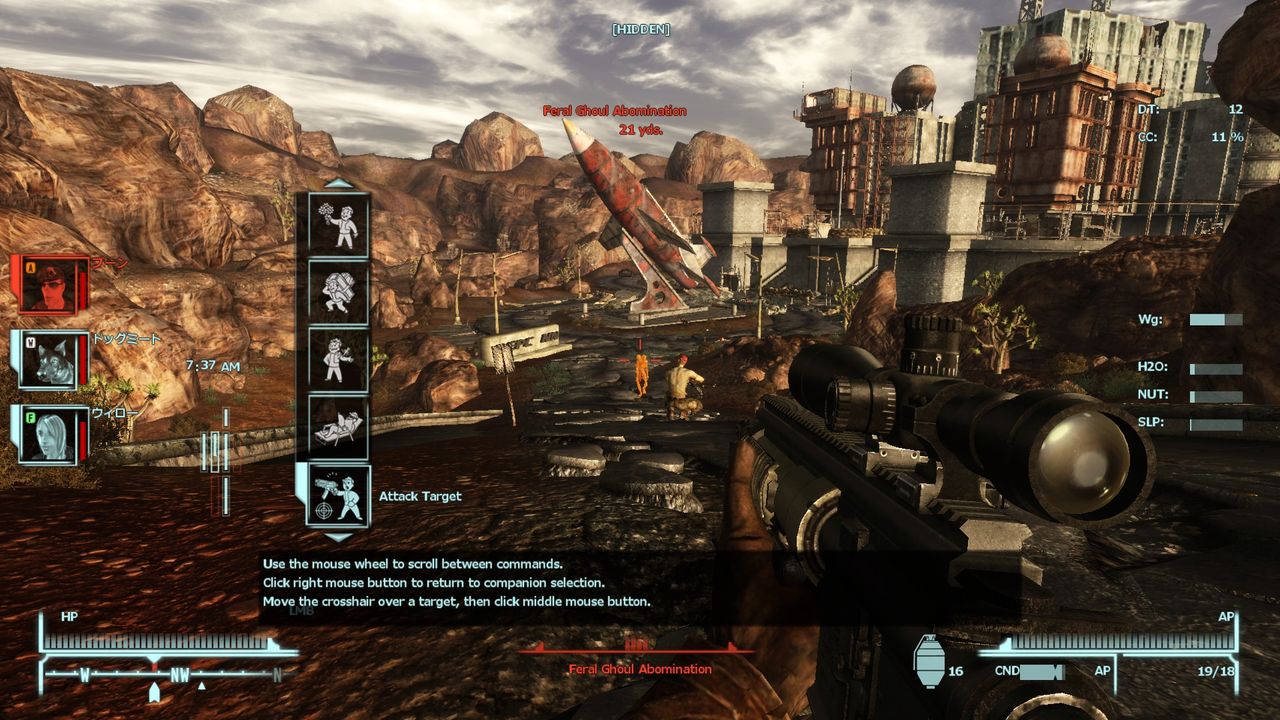Screen dimensions: 1280x720
Task: Click the Attack Target text label
Action: (421, 495)
